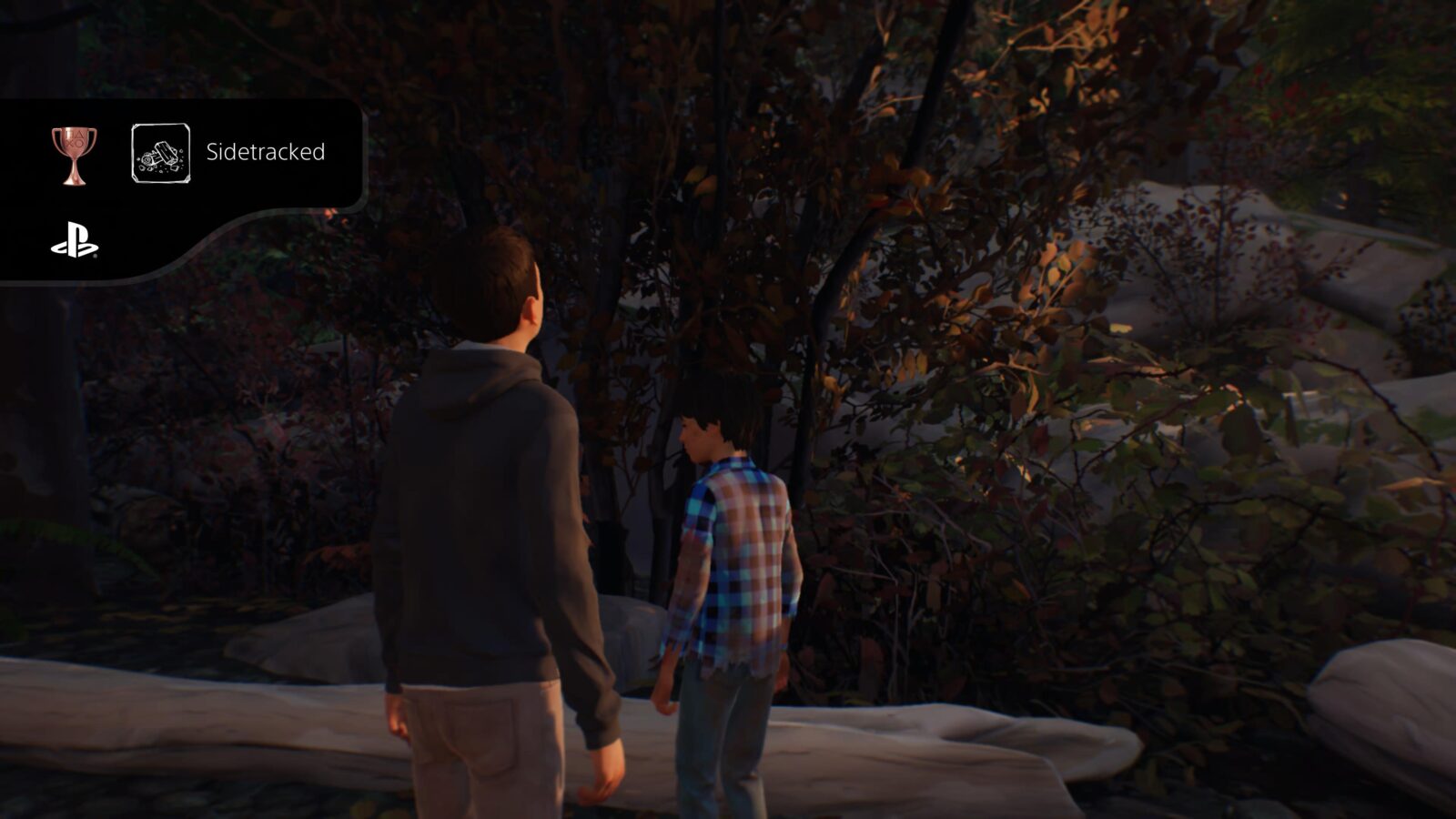Click the sketched log inside the trophy icon

click(x=166, y=150)
